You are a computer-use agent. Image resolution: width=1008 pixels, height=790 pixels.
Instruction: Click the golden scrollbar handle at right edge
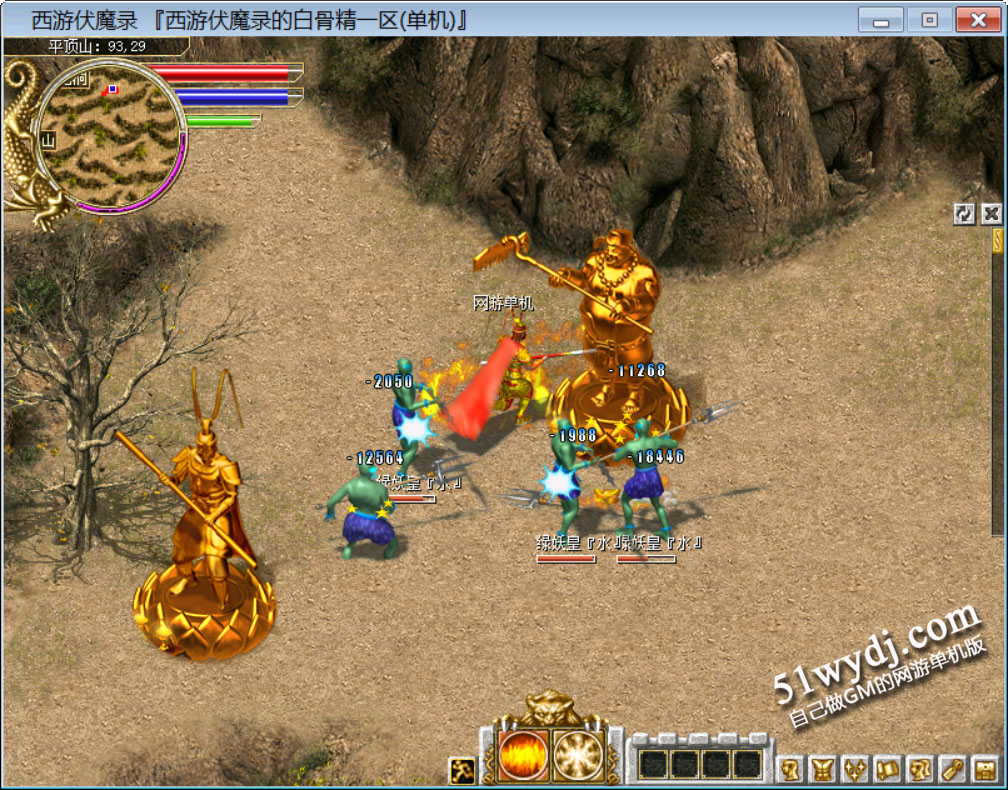[x=997, y=241]
